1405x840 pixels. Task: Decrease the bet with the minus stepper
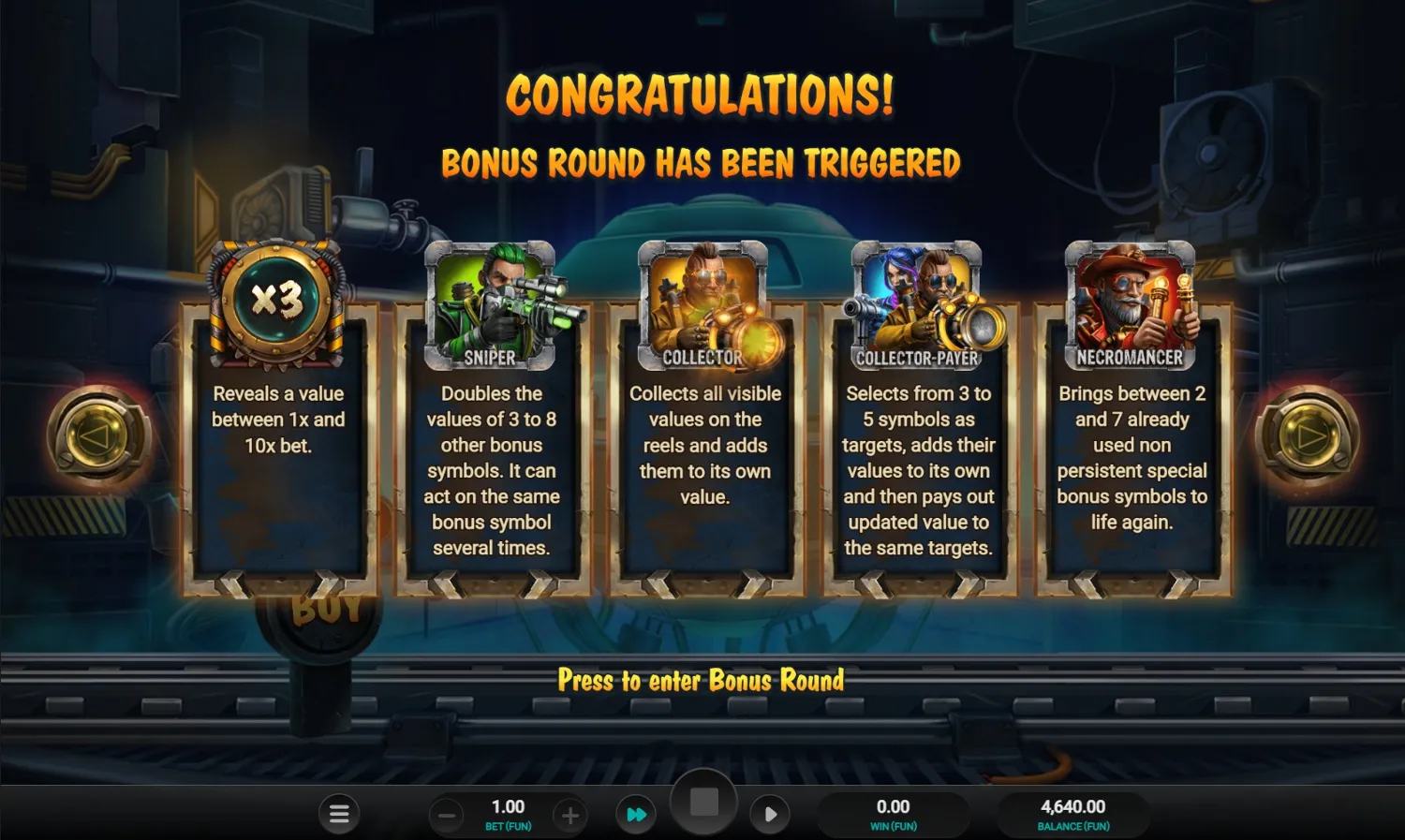[x=447, y=814]
